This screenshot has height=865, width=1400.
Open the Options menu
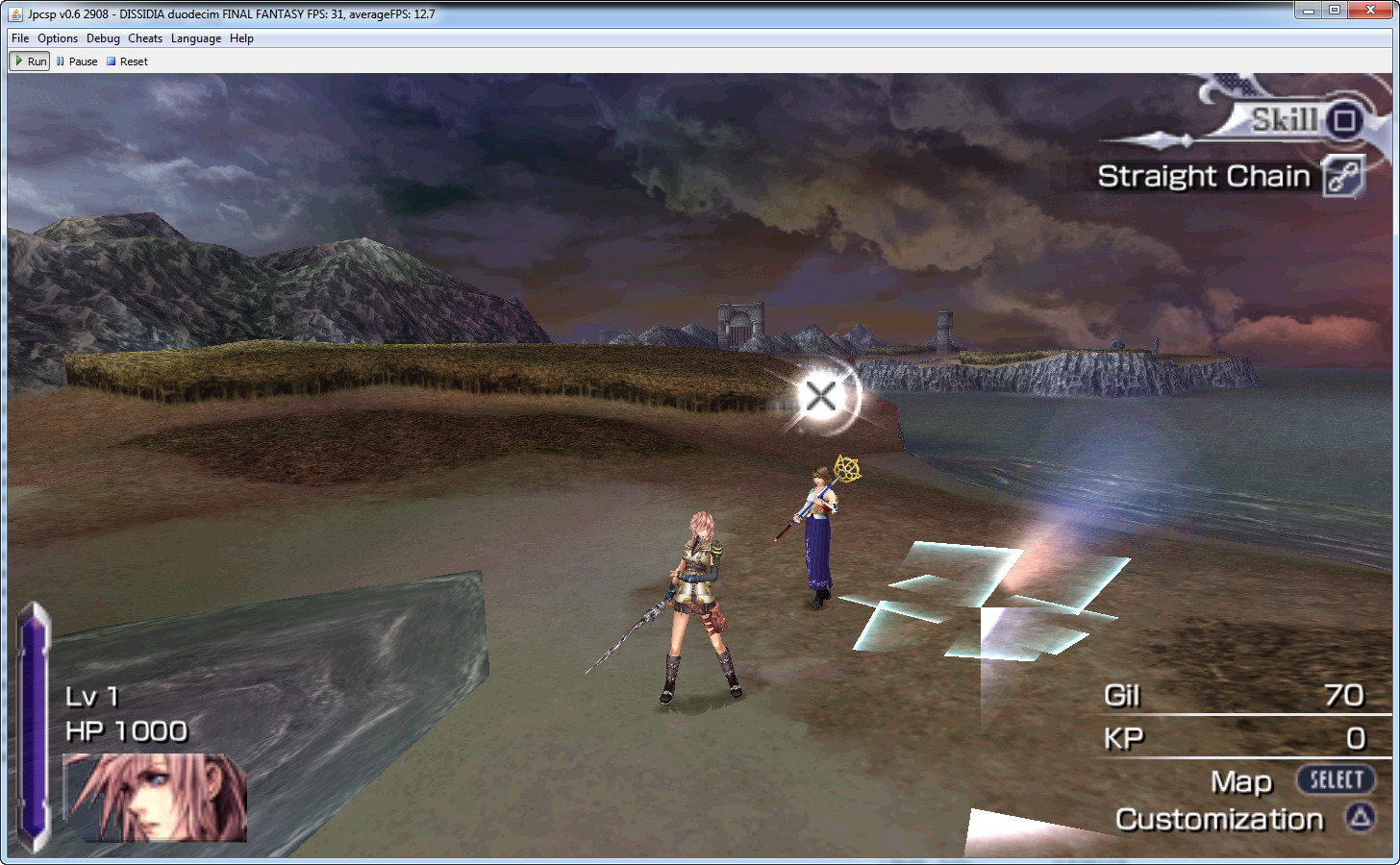58,38
